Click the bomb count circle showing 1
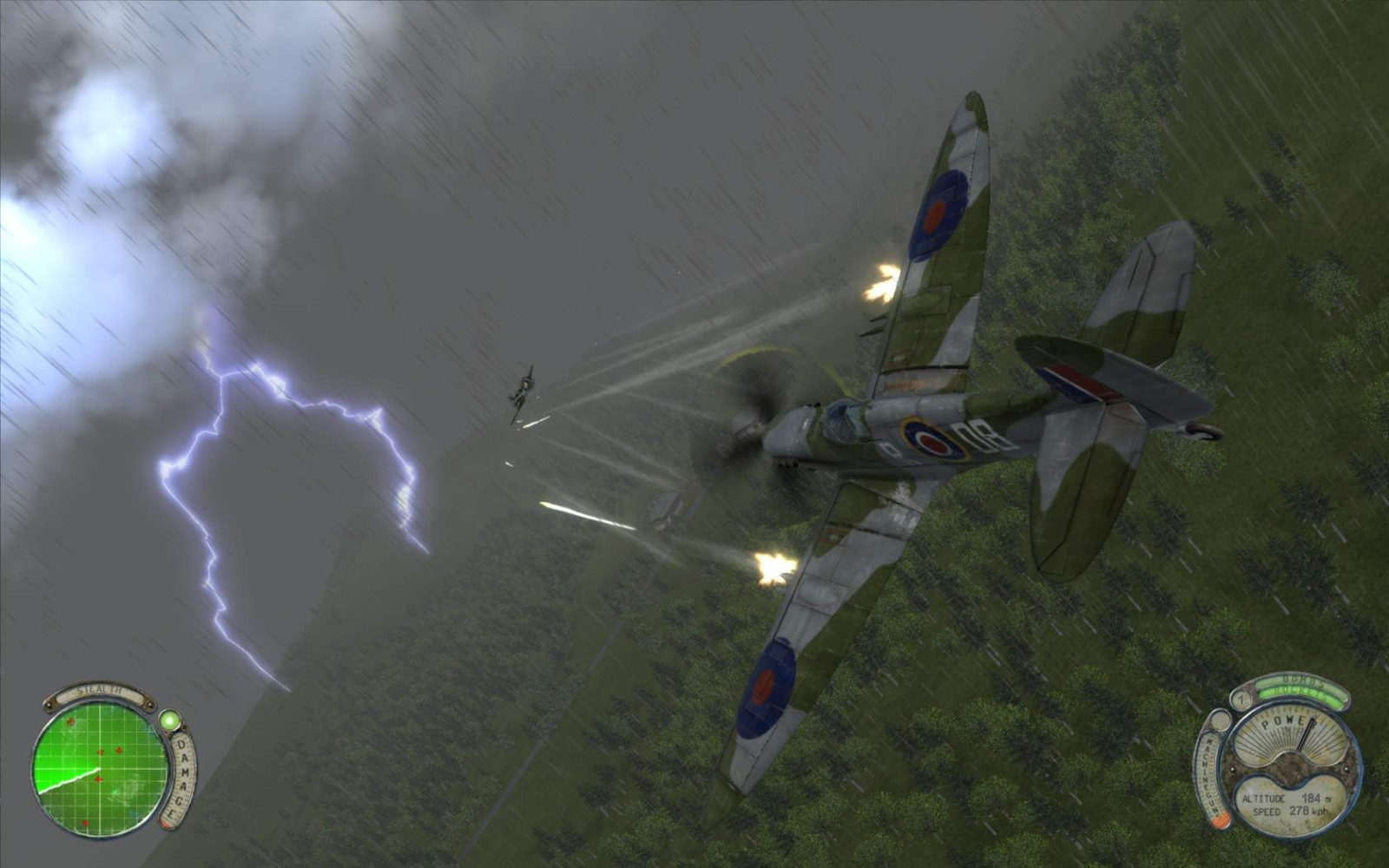Screen dimensions: 1389x868 pos(1241,699)
